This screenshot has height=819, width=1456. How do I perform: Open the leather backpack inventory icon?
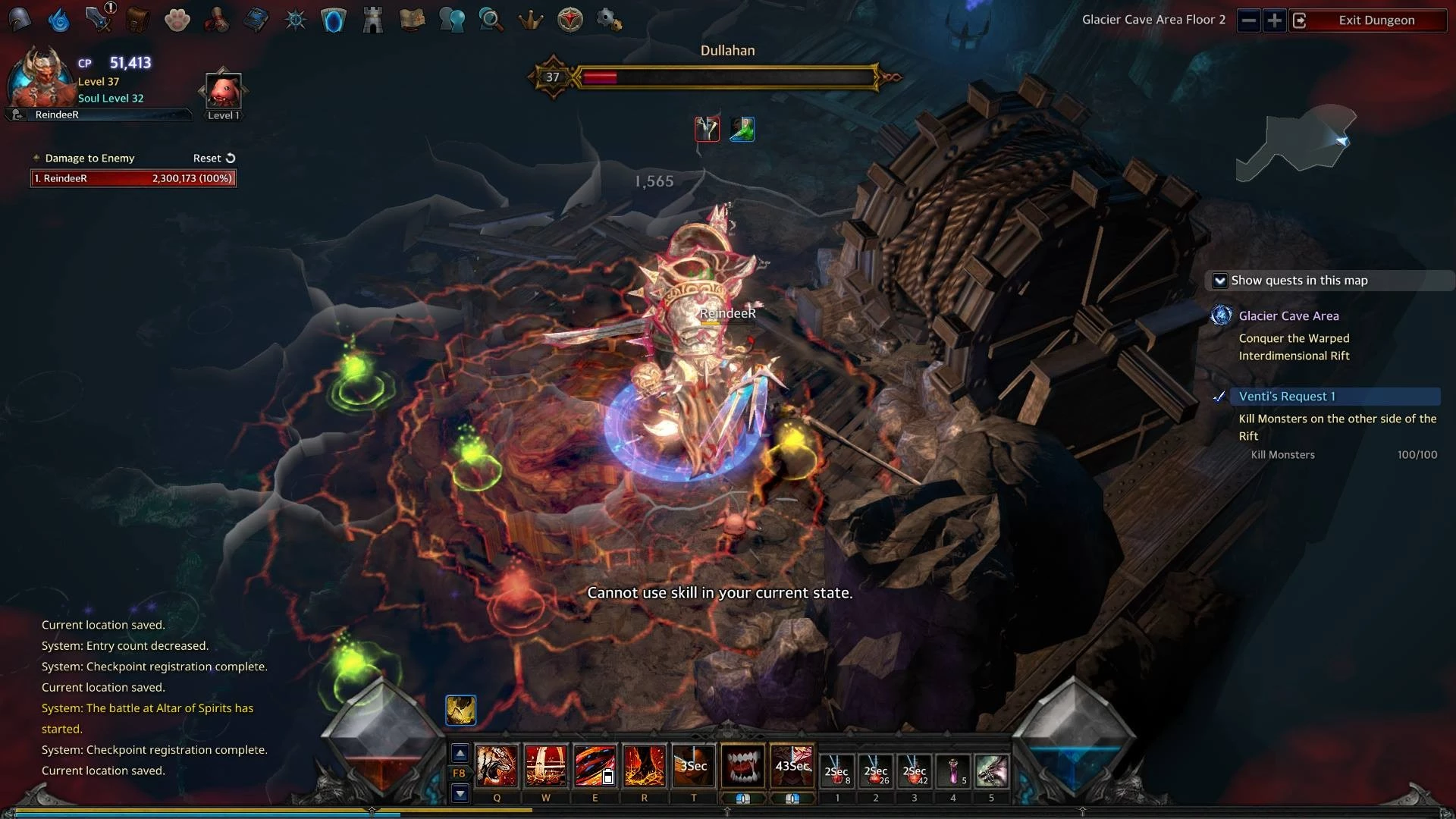[137, 20]
